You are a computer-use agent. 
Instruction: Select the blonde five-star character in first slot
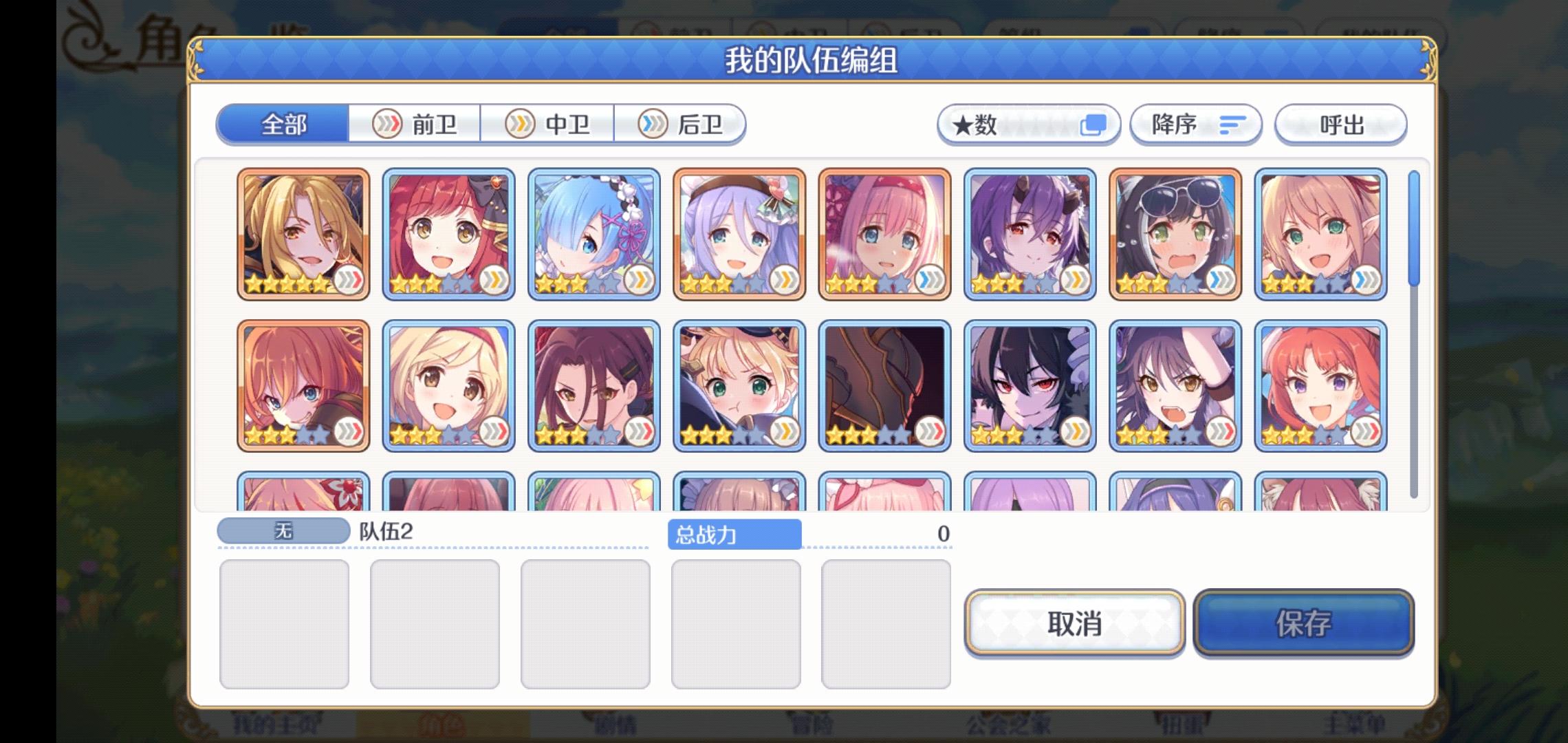click(303, 234)
